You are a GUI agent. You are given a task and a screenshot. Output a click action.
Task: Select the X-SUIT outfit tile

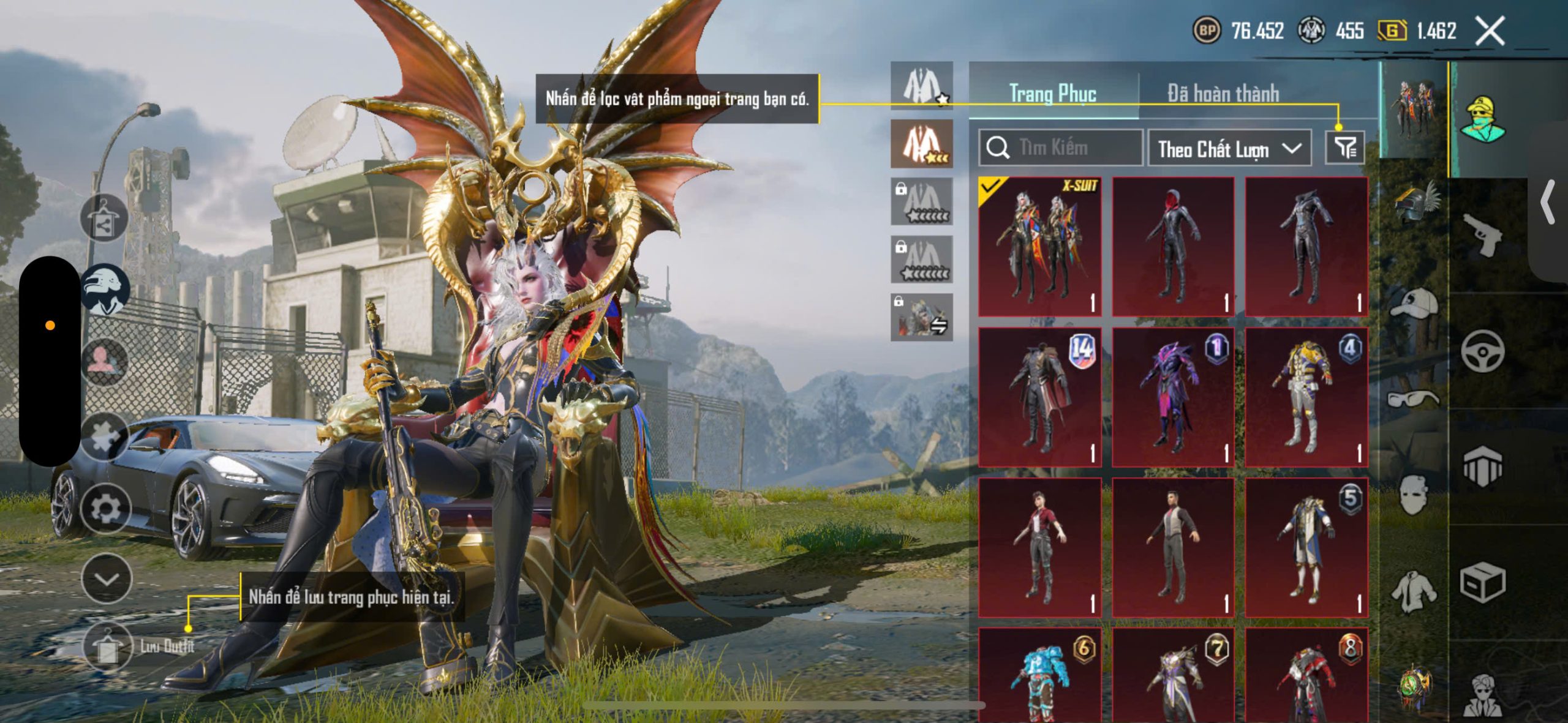pos(1039,247)
